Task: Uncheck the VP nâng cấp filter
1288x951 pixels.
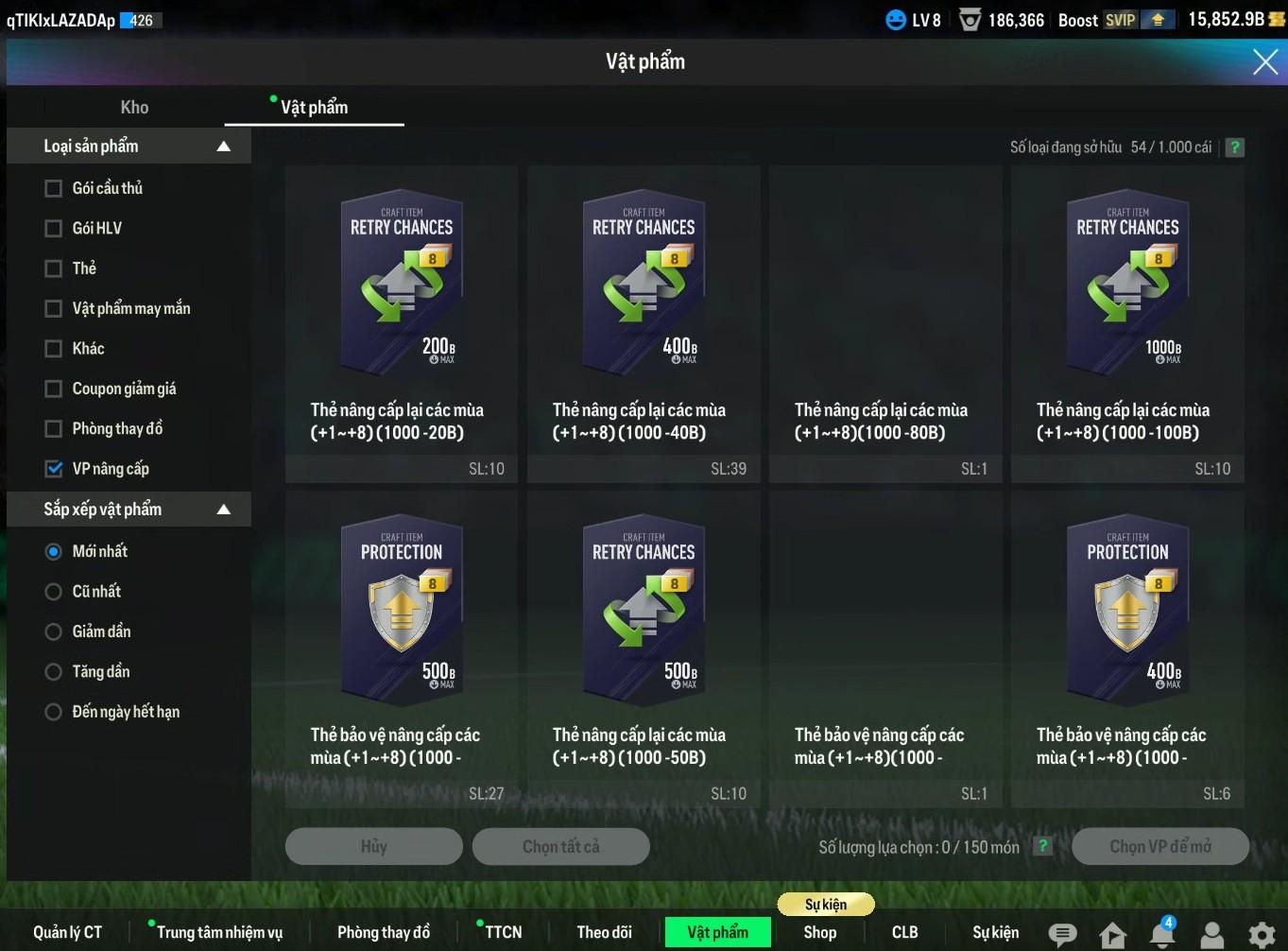Action: tap(54, 469)
